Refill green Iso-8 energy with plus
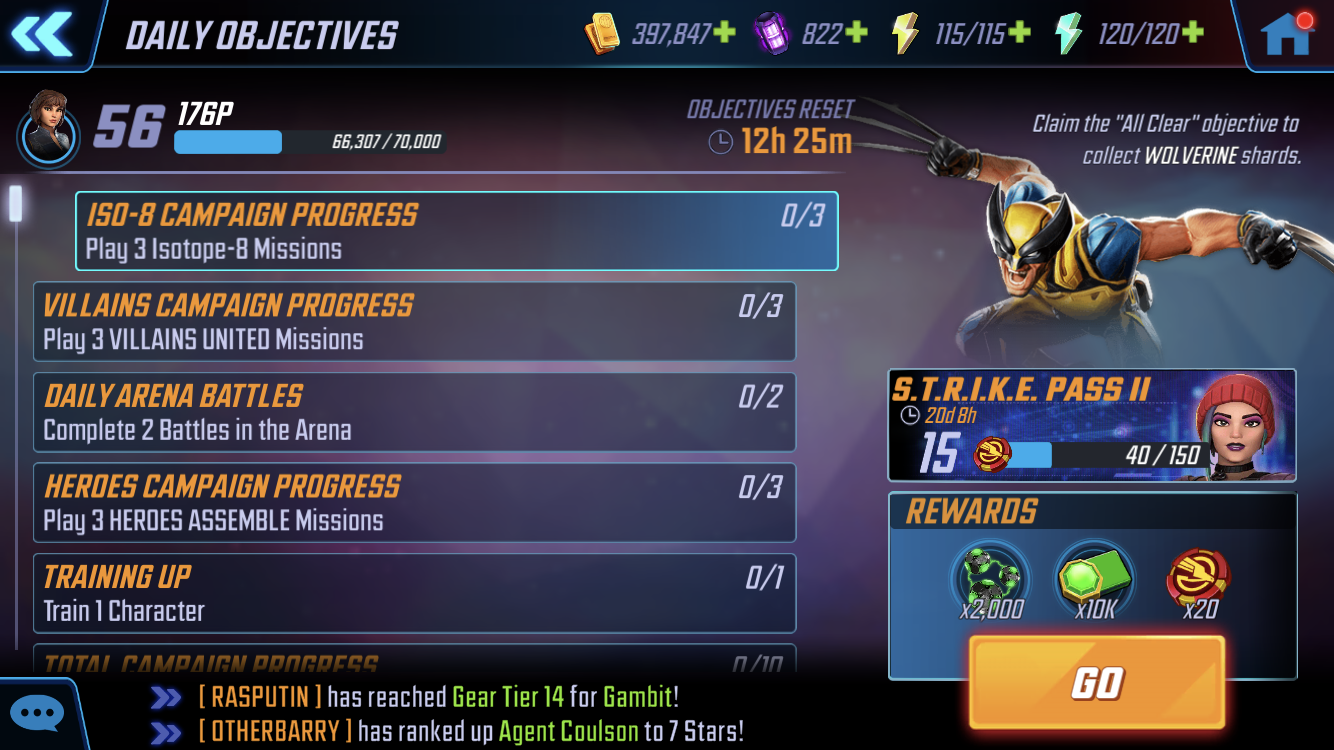1334x750 pixels. tap(1193, 33)
